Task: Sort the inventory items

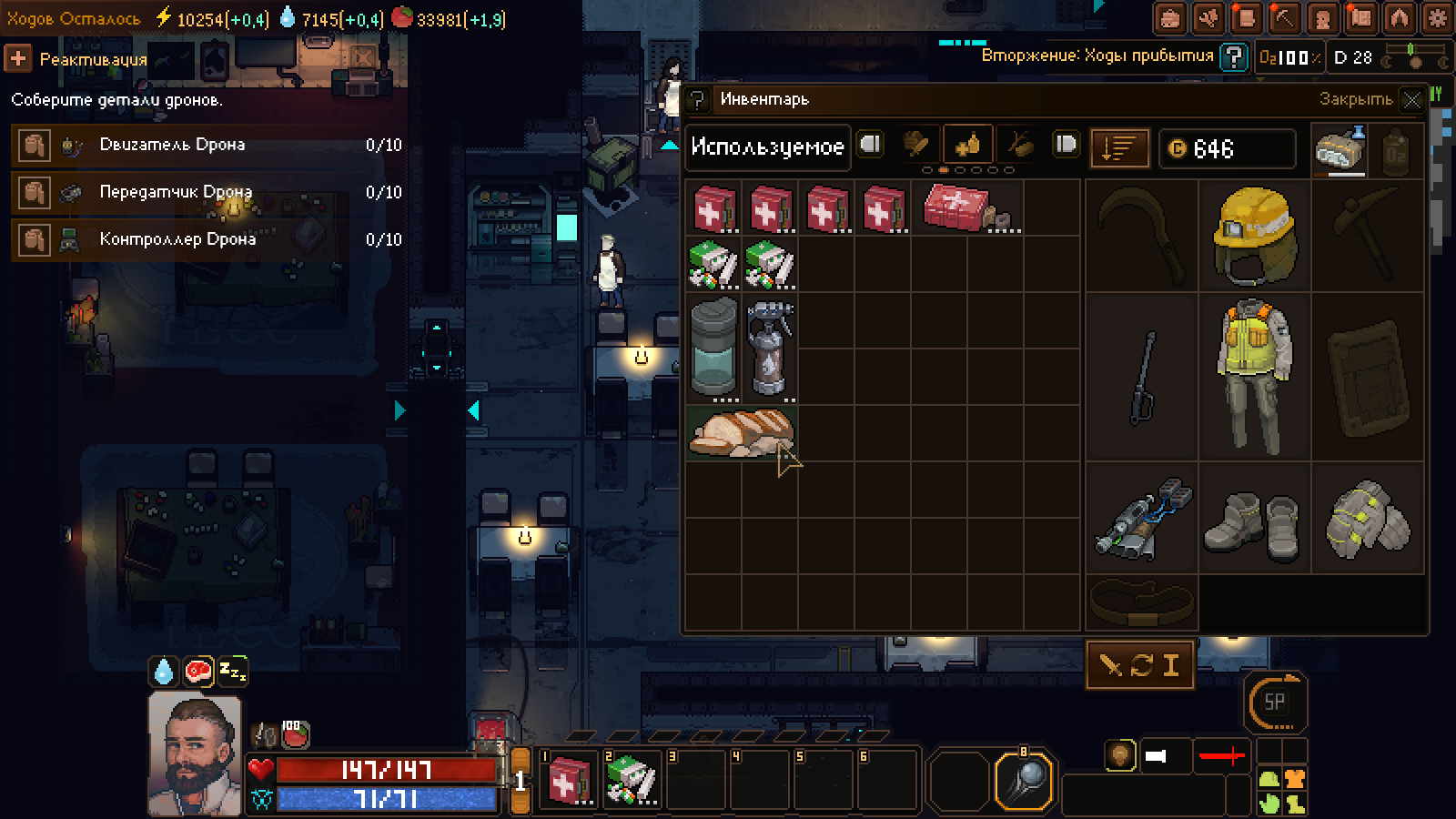Action: (x=1119, y=147)
